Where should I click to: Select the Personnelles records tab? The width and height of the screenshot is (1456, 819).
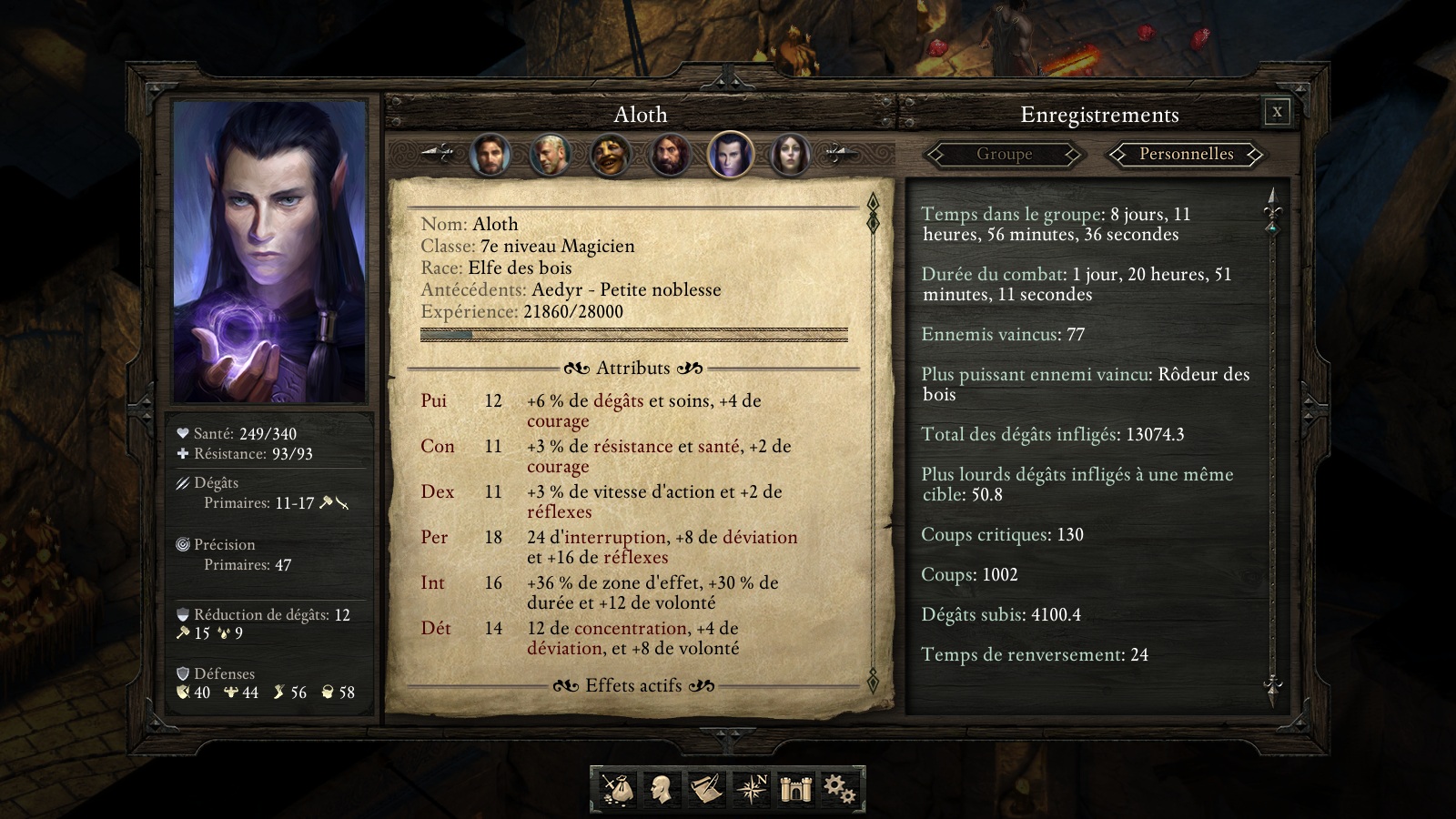click(x=1186, y=155)
